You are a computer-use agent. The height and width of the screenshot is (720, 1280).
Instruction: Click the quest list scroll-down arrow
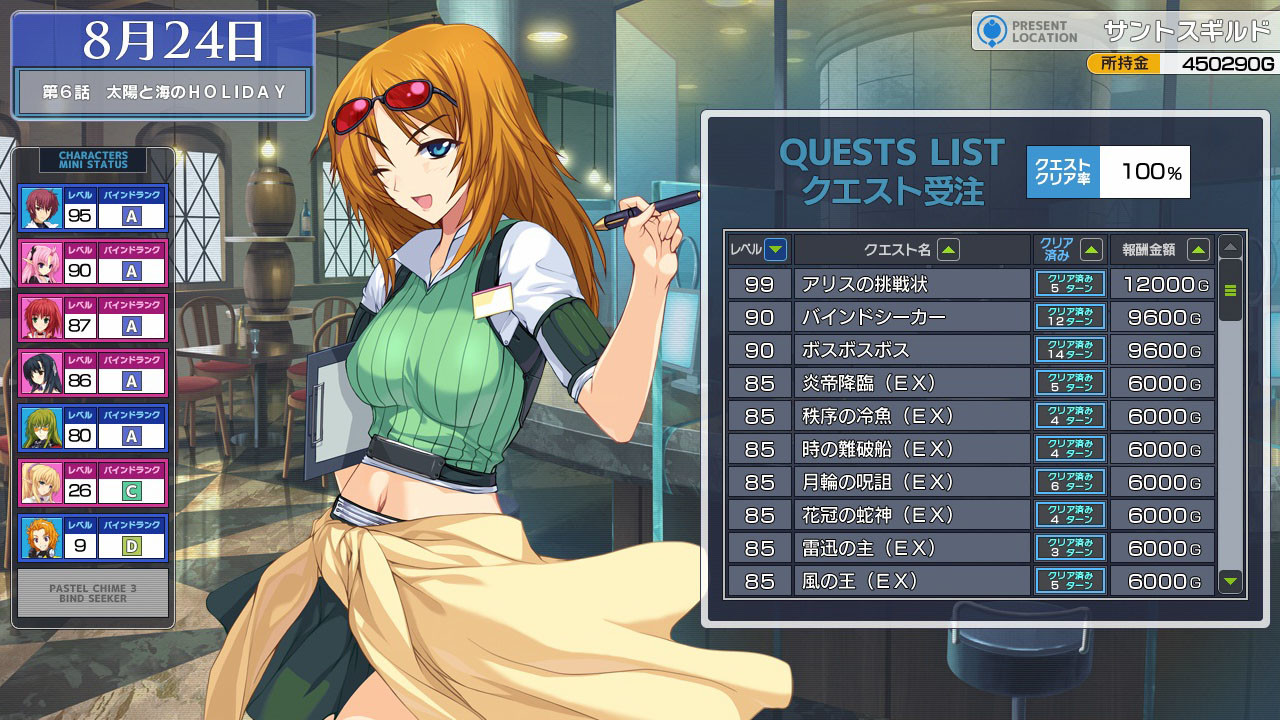(1231, 580)
